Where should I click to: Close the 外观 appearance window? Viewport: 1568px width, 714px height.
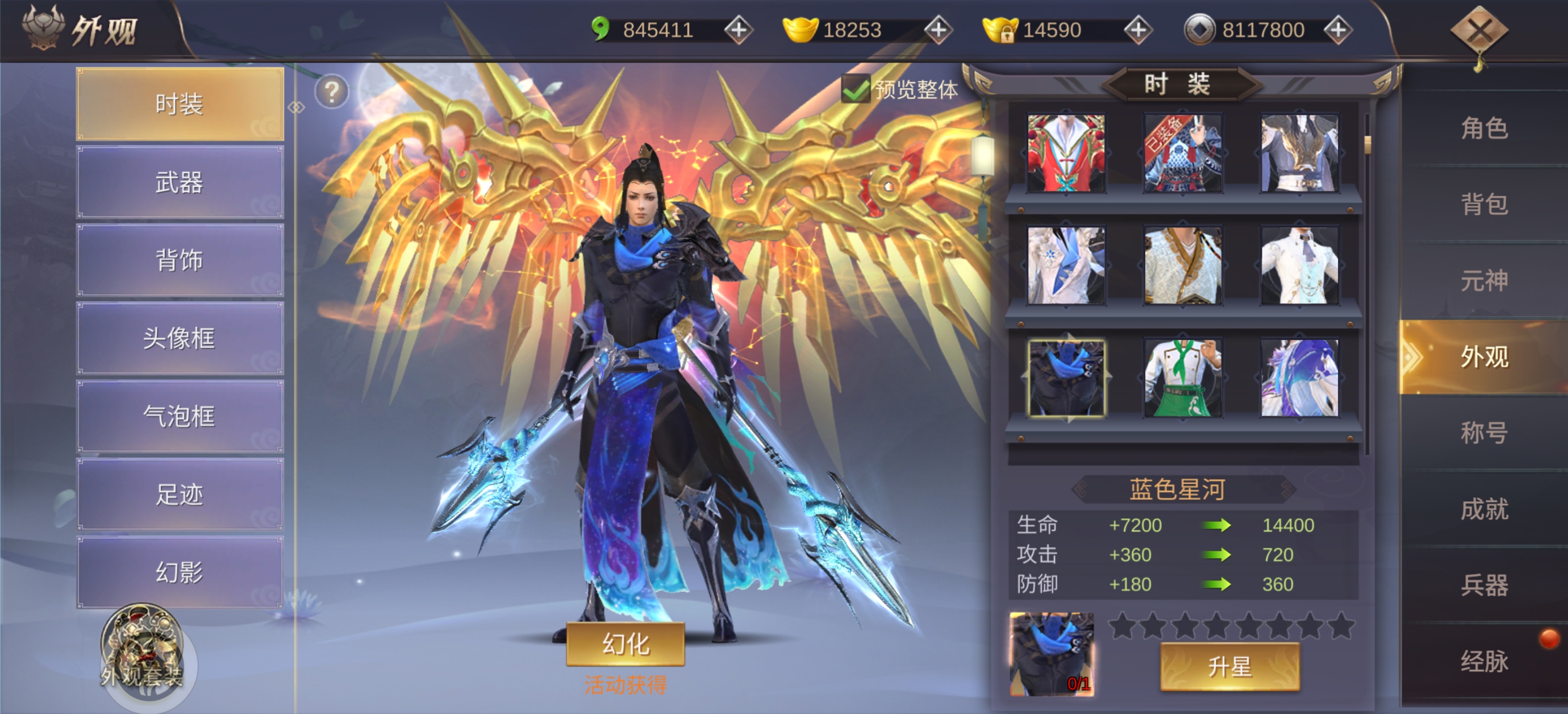(x=1479, y=31)
